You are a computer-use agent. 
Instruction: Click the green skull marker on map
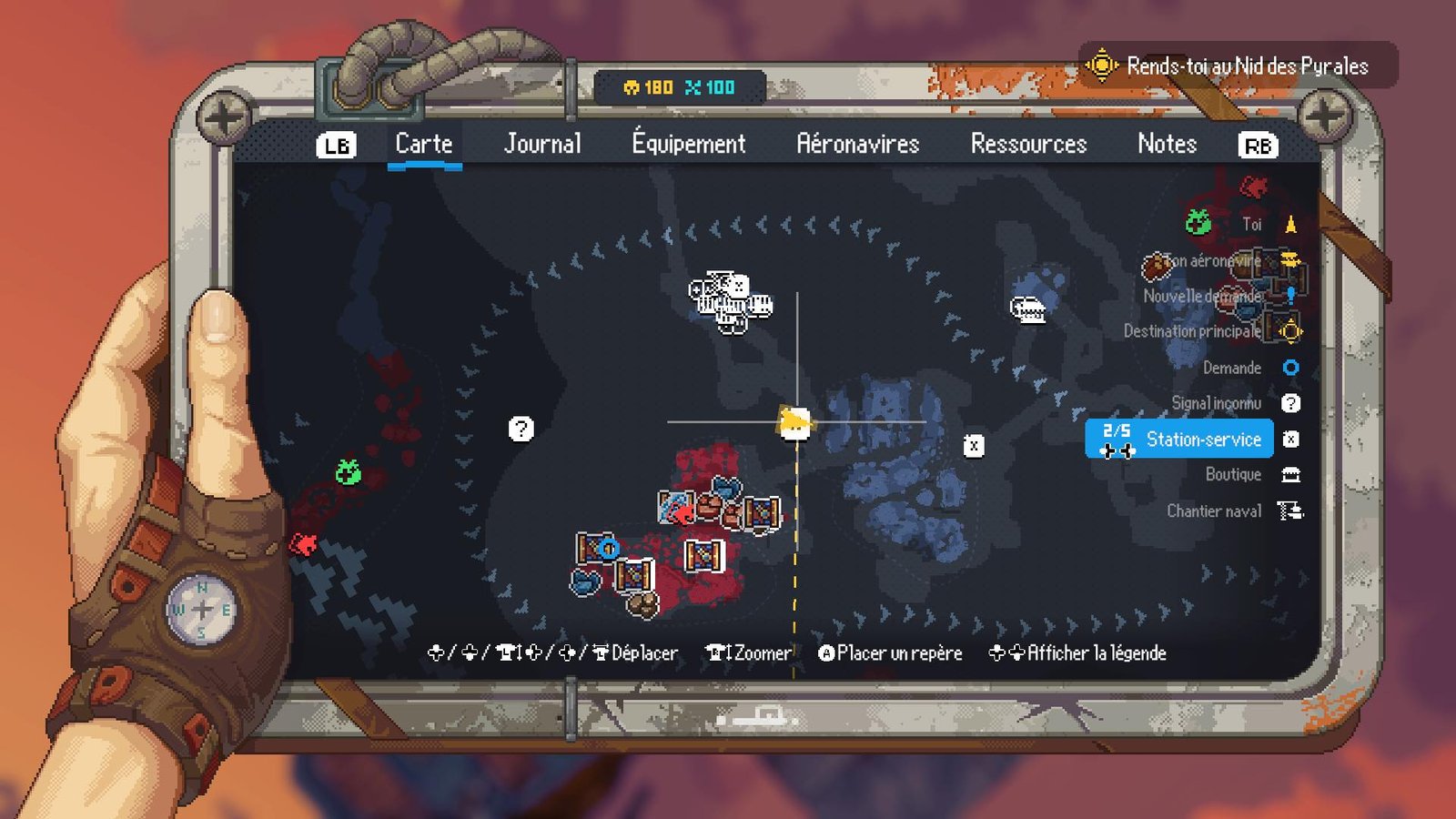348,471
